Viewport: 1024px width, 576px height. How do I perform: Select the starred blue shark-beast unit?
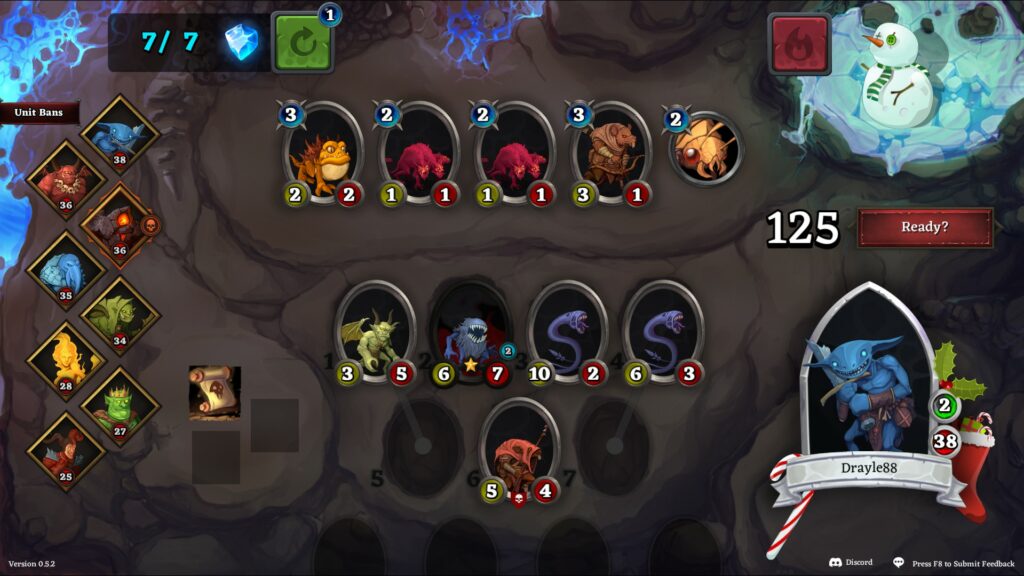point(471,333)
